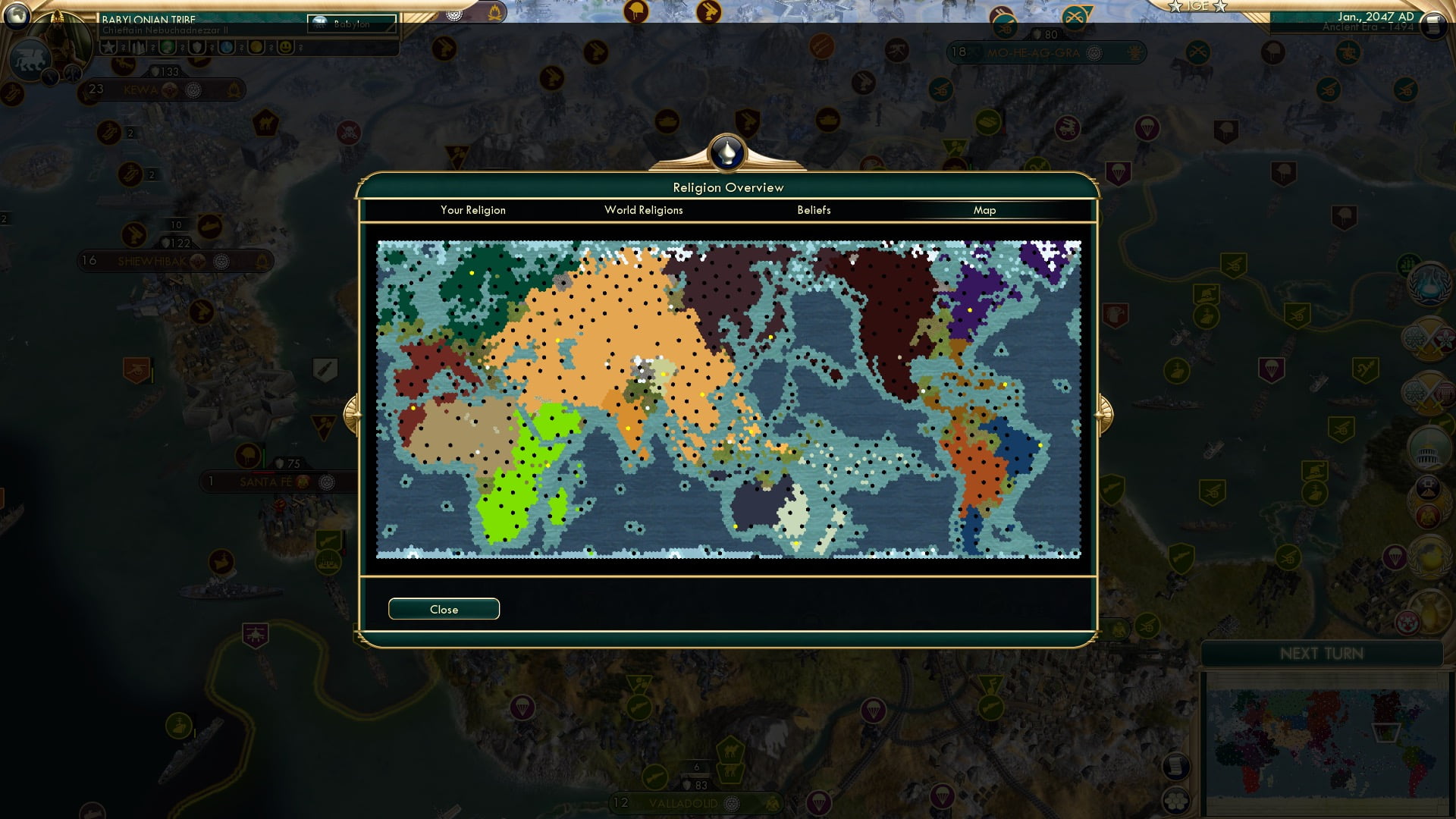Open the World Religions tab
The image size is (1456, 819).
(x=643, y=210)
